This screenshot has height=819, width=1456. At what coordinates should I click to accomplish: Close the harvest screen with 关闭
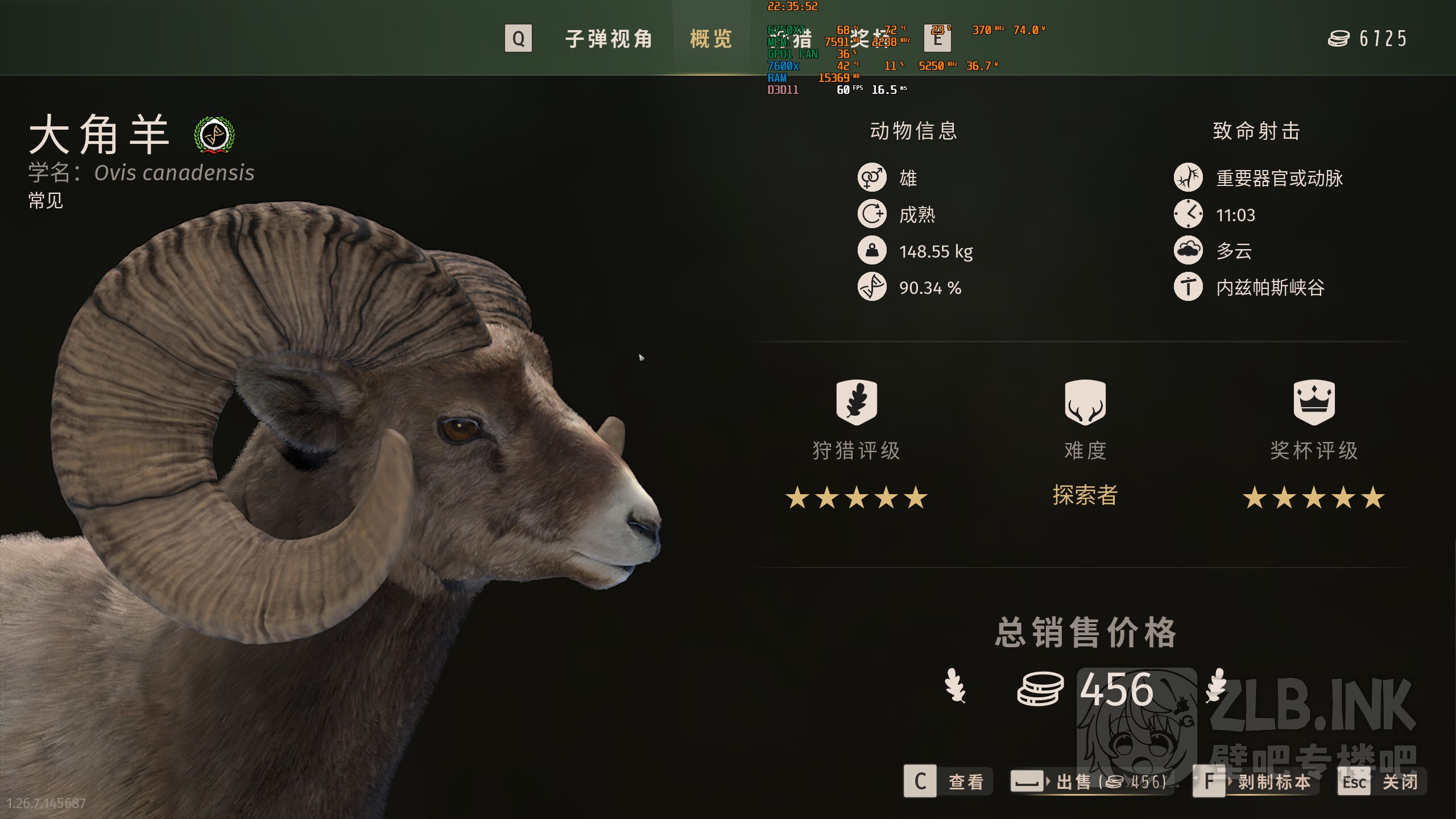1382,781
